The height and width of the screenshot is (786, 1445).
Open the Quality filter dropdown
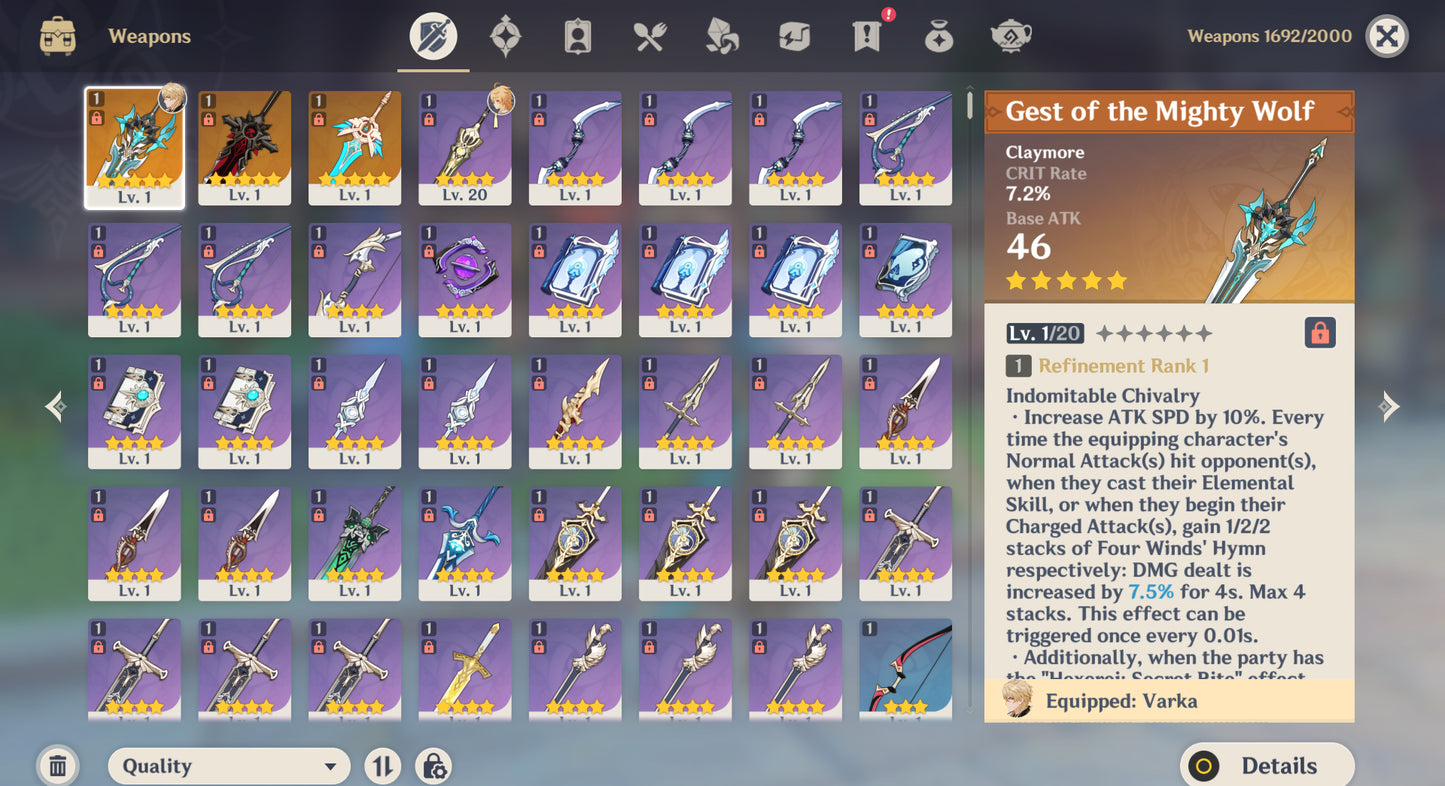pos(228,765)
